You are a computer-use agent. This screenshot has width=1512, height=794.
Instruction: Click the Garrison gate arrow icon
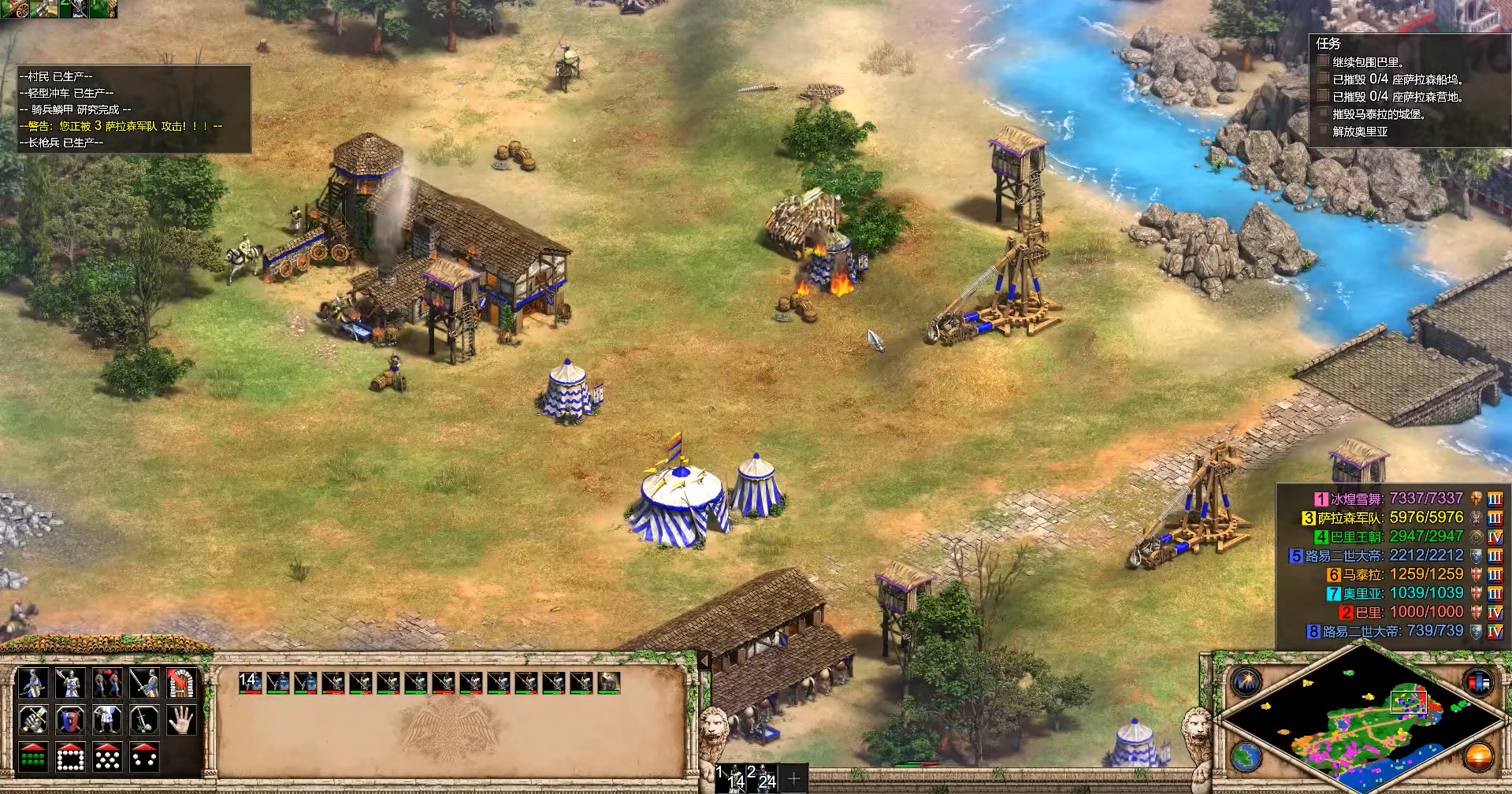click(x=181, y=683)
